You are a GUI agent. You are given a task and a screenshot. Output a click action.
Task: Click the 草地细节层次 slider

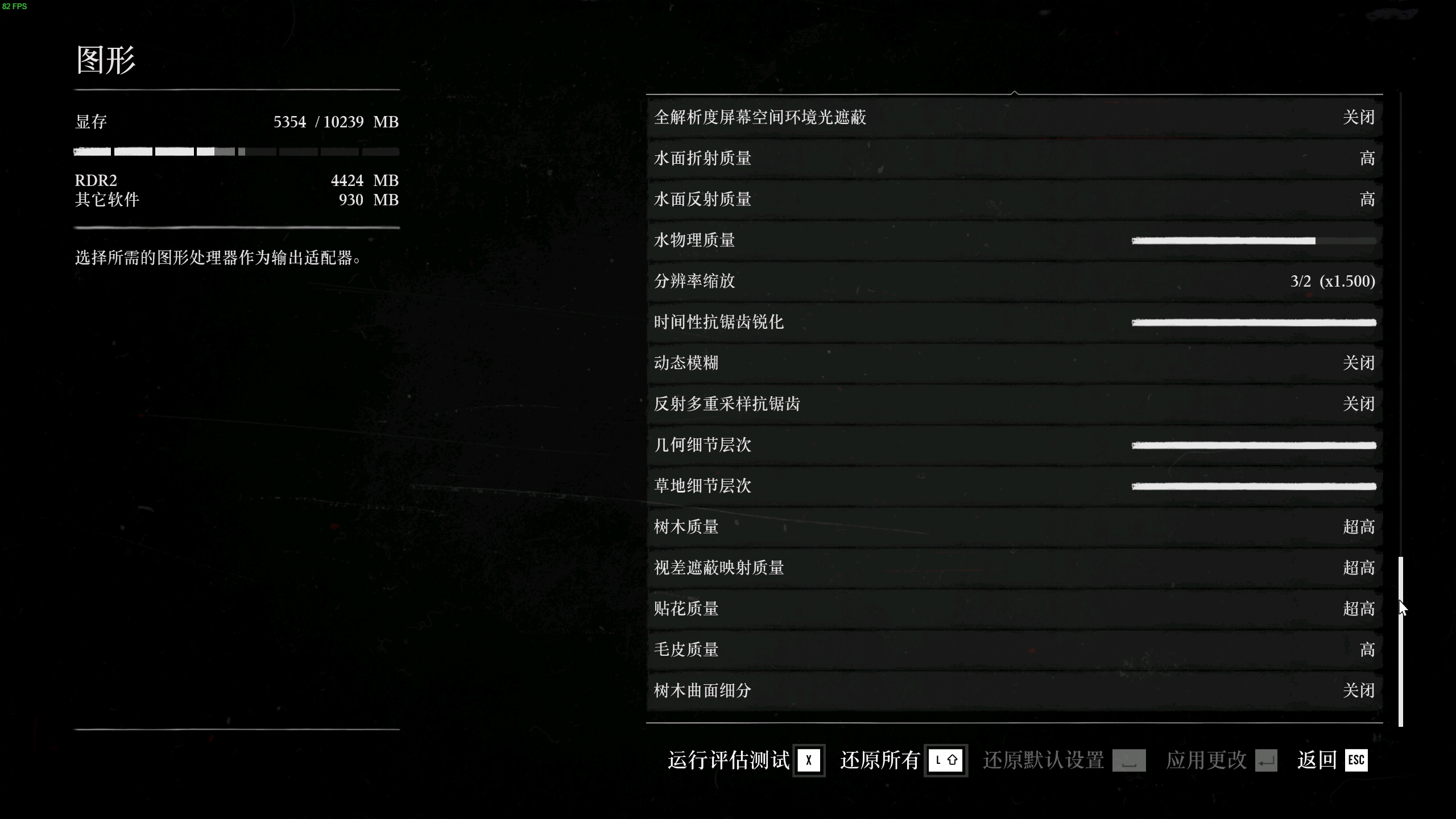[x=1254, y=486]
